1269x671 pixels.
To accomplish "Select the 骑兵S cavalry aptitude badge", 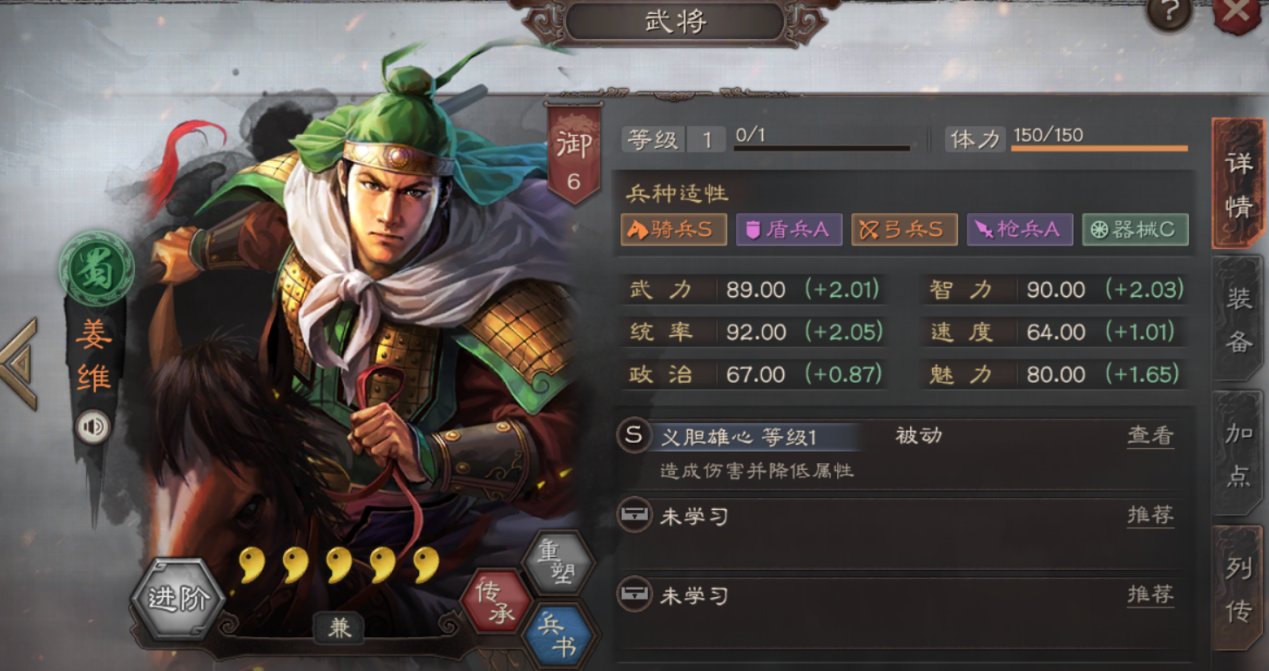I will 673,229.
